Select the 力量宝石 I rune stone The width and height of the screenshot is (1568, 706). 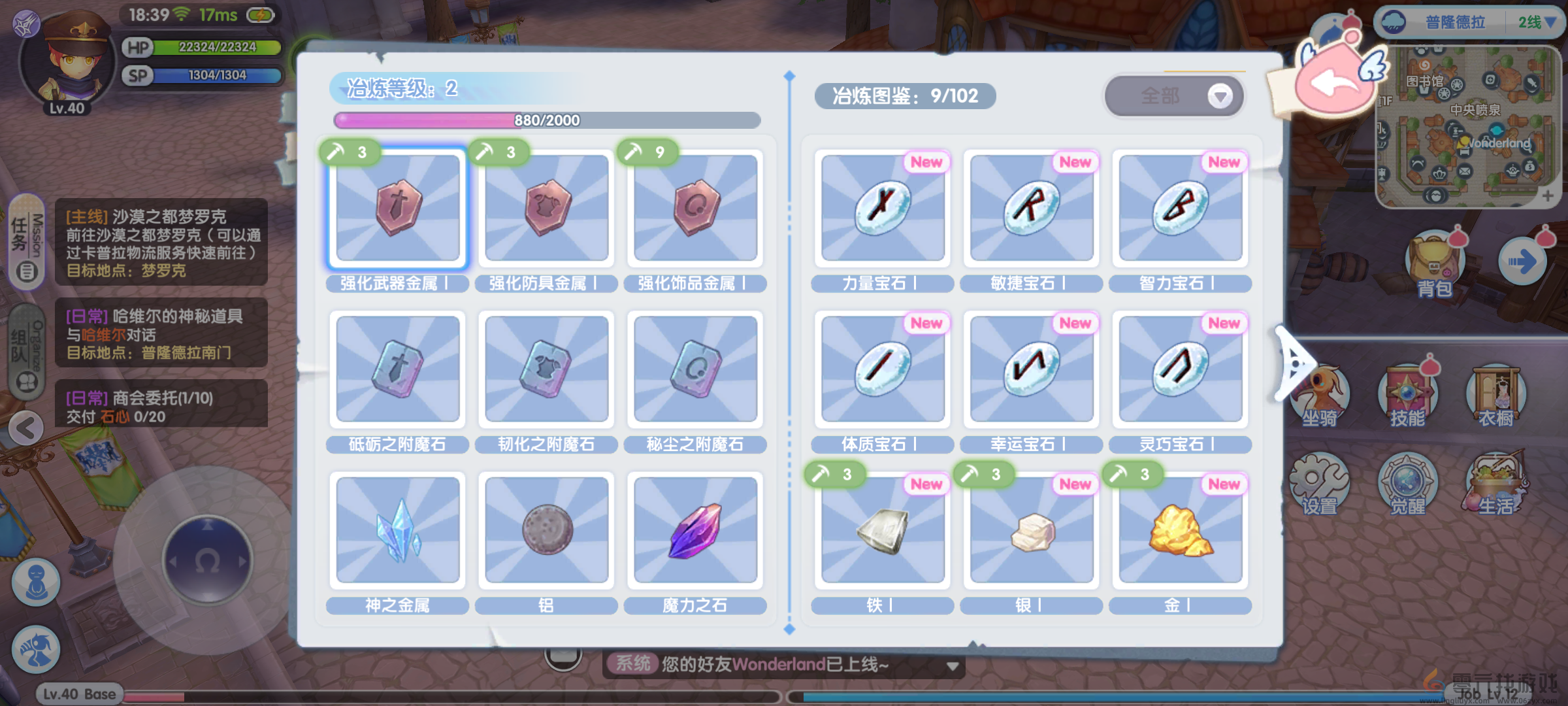[883, 207]
